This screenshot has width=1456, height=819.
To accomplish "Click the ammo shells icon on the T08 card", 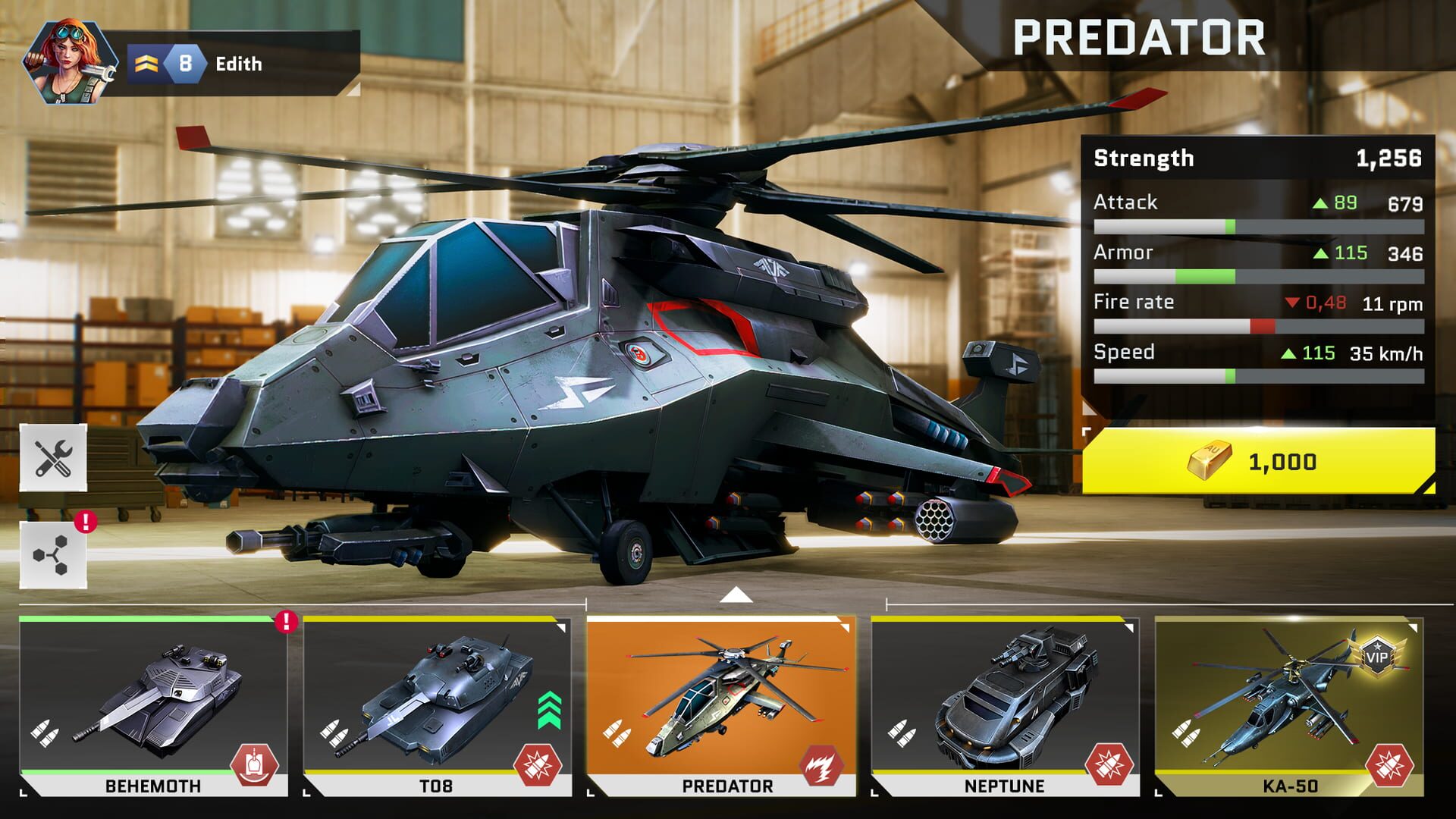I will [336, 733].
